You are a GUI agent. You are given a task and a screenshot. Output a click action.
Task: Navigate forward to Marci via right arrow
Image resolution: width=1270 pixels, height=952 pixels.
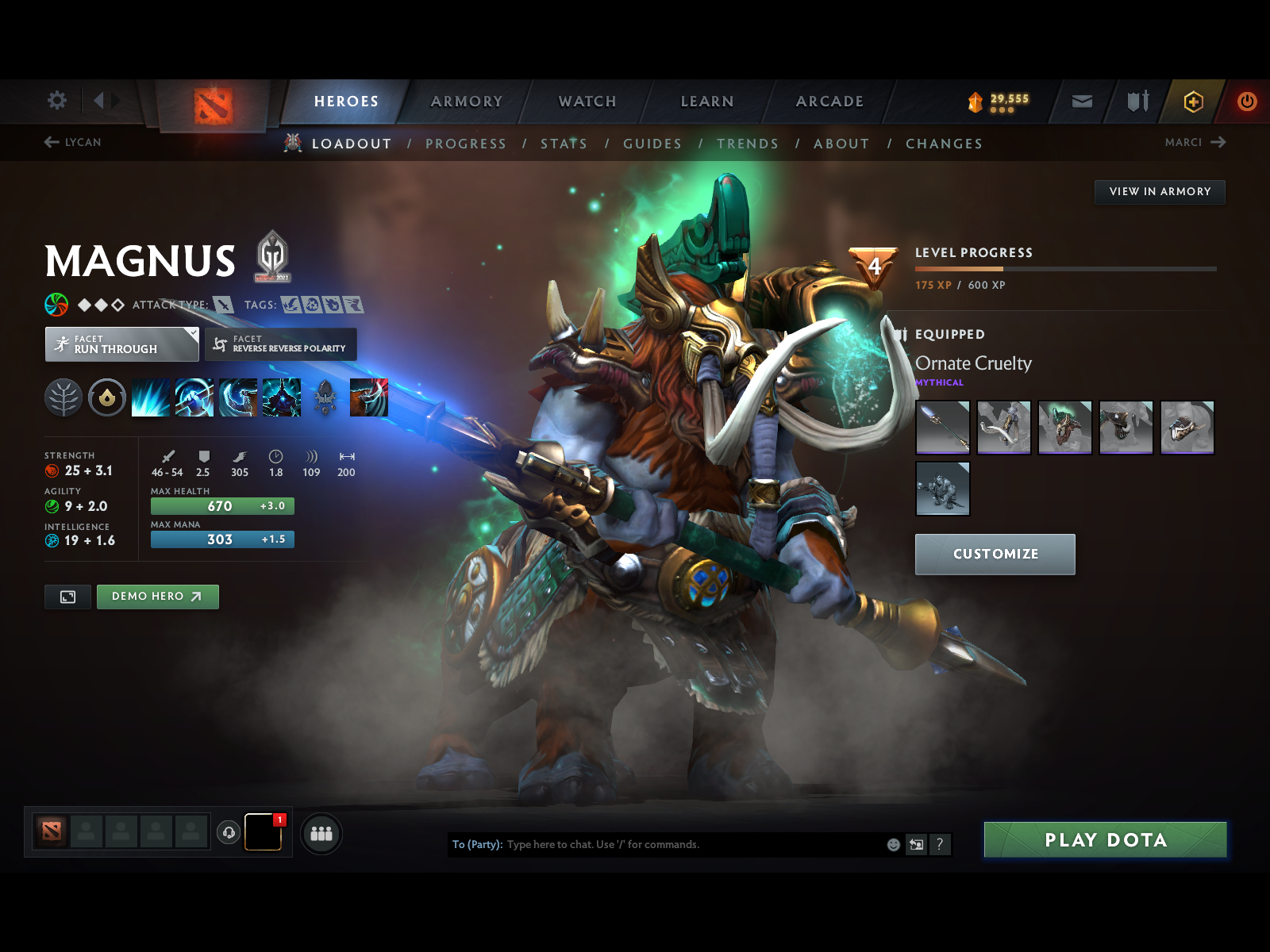[x=1220, y=143]
